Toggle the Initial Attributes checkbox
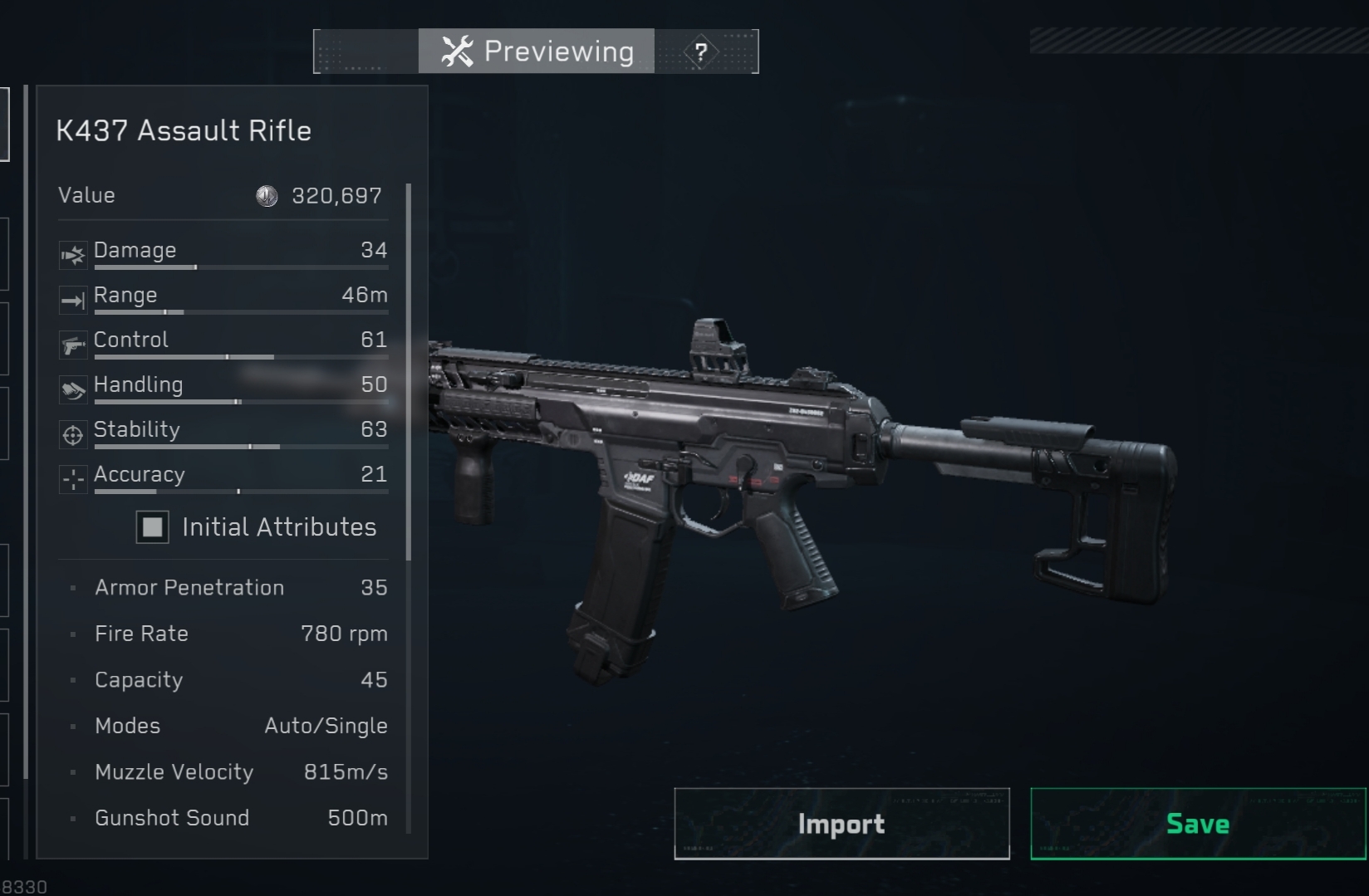 [x=153, y=527]
